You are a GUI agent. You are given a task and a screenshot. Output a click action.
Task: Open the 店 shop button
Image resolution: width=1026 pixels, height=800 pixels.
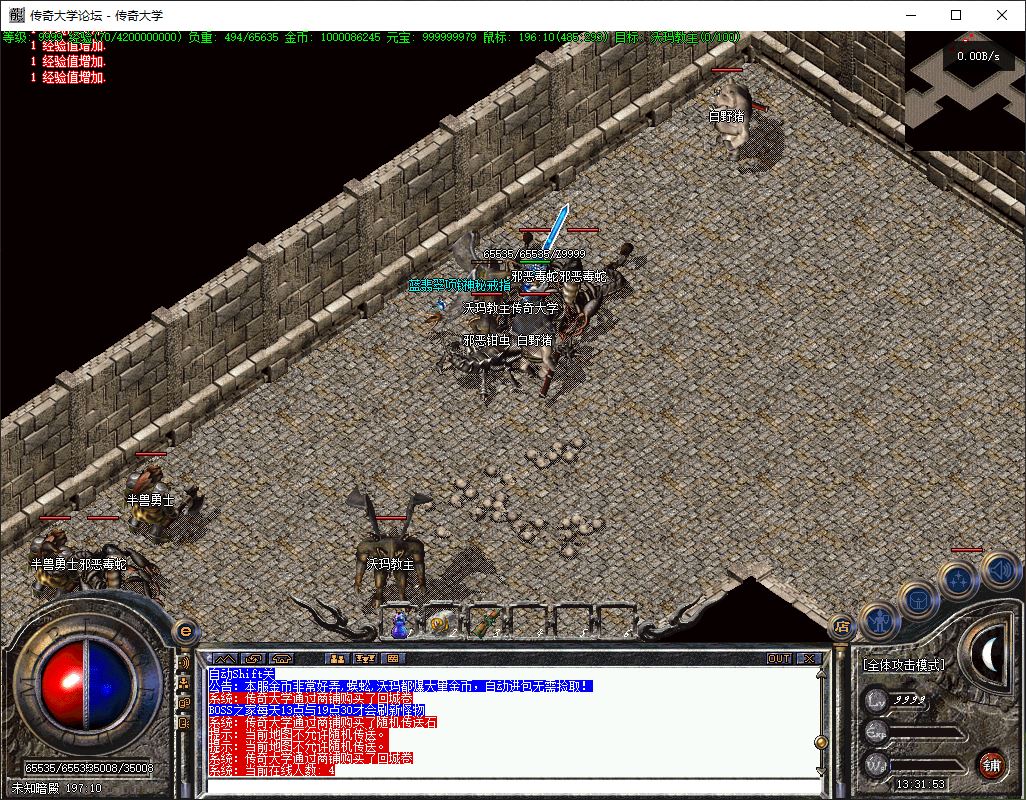click(x=841, y=627)
